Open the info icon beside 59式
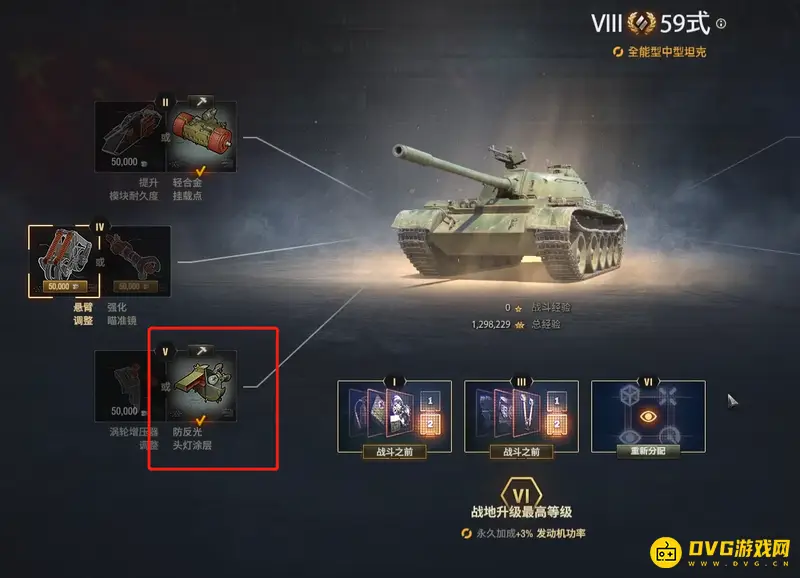The width and height of the screenshot is (800, 578). (721, 24)
